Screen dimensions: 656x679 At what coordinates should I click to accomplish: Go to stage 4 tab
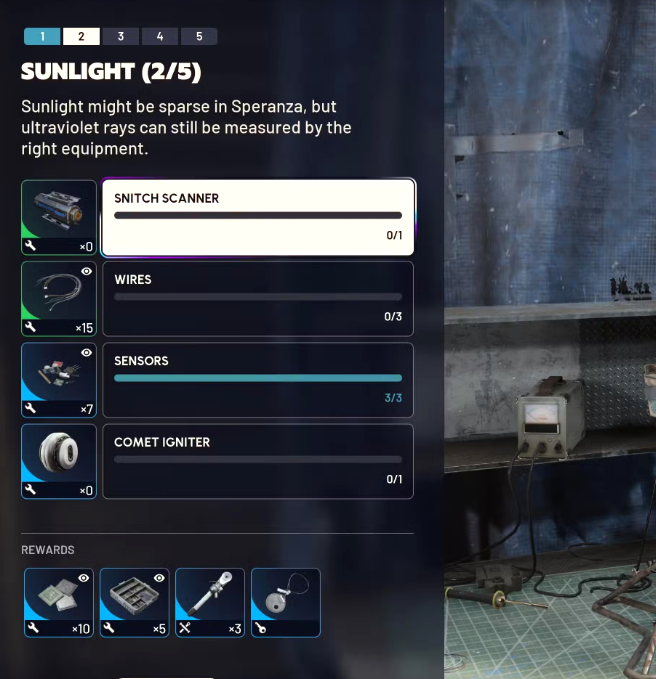[160, 37]
